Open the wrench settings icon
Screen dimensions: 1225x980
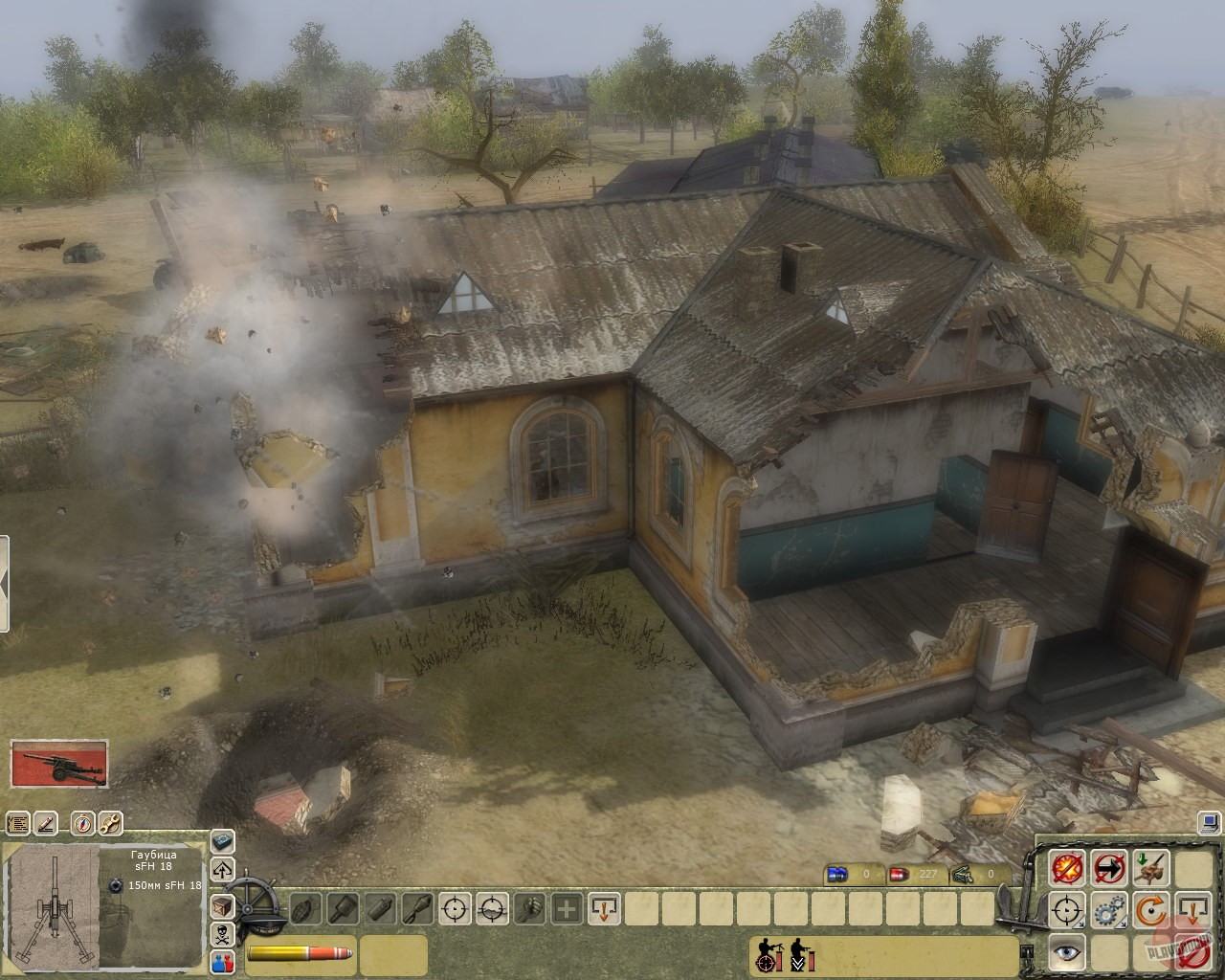110,823
